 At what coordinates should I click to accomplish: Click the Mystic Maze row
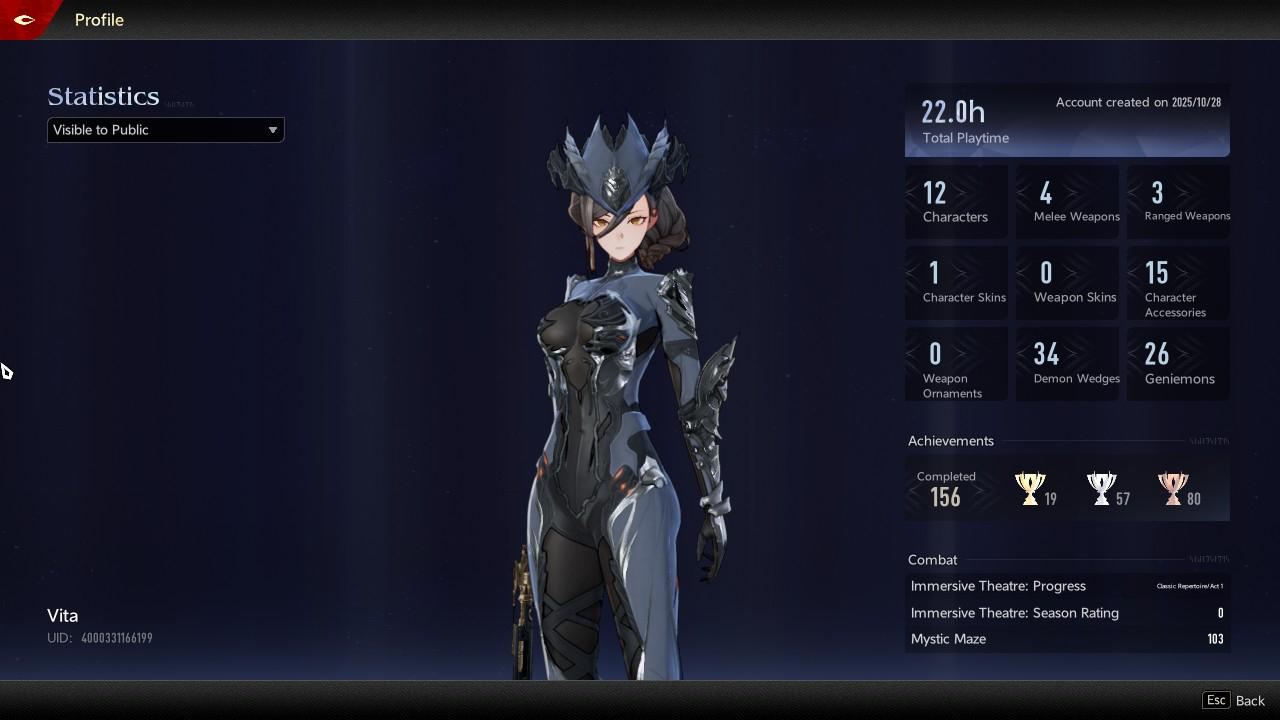1067,639
